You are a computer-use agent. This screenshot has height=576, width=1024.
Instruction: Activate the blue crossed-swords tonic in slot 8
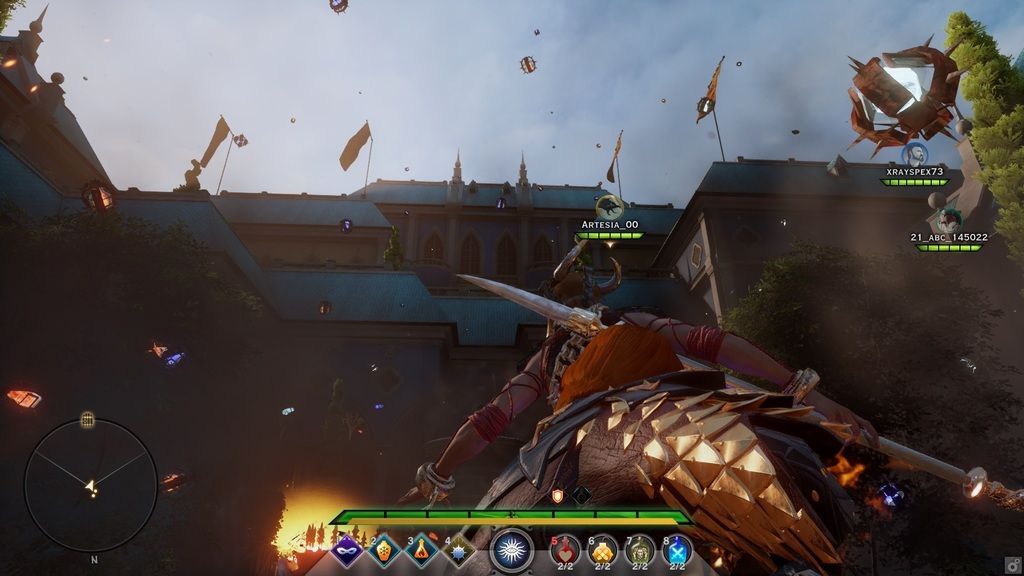[x=677, y=549]
